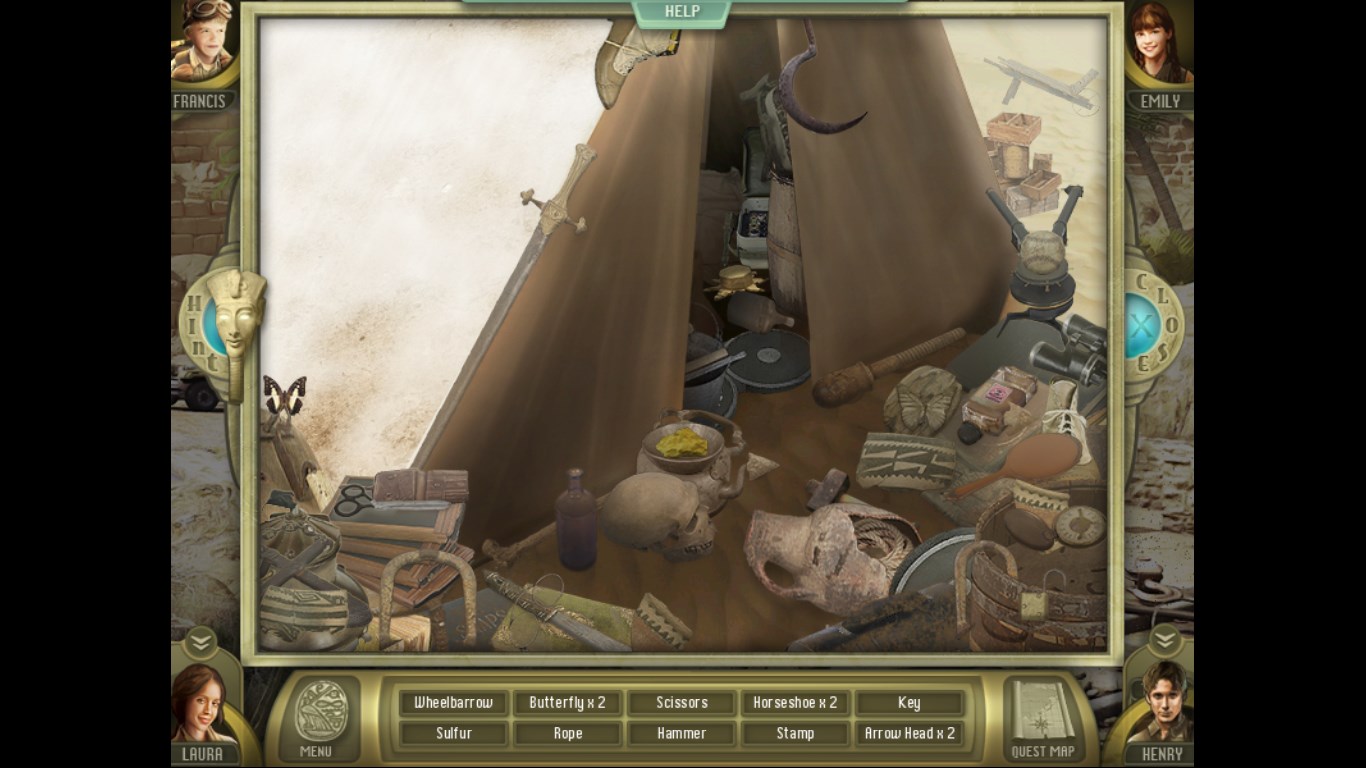Pick Rope from the item list
Image resolution: width=1366 pixels, height=768 pixels.
click(x=568, y=734)
